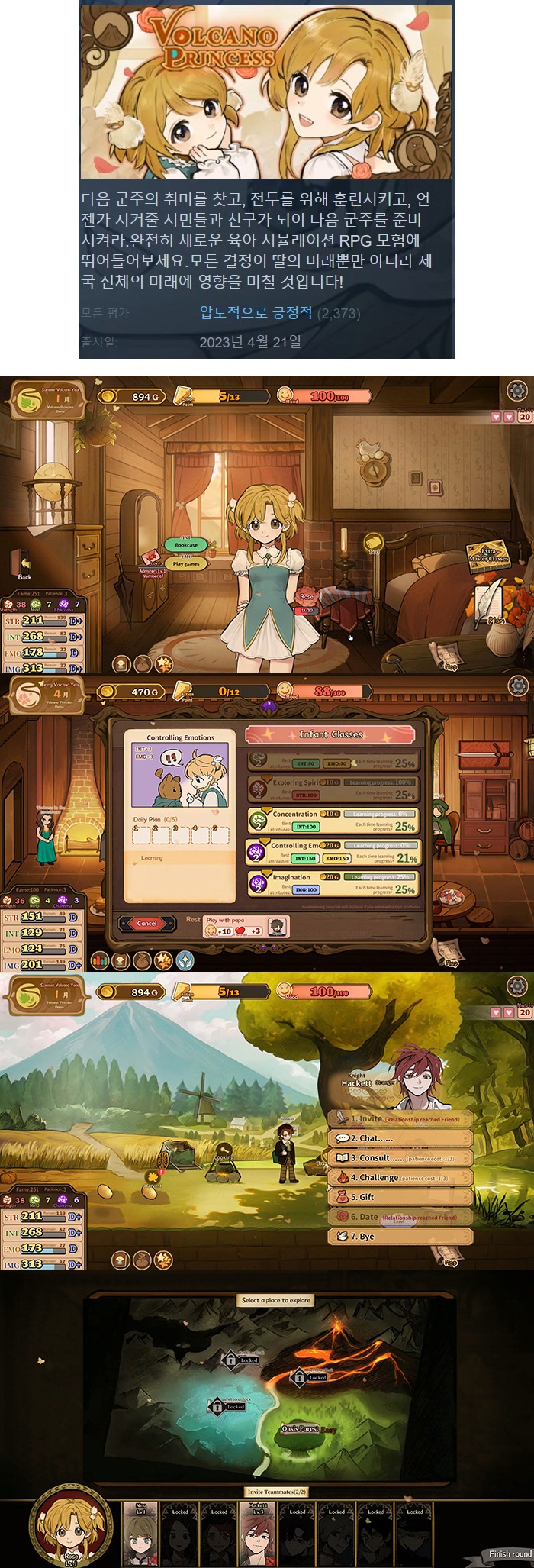Choose the Gift option
The height and width of the screenshot is (1568, 534).
pos(400,1197)
